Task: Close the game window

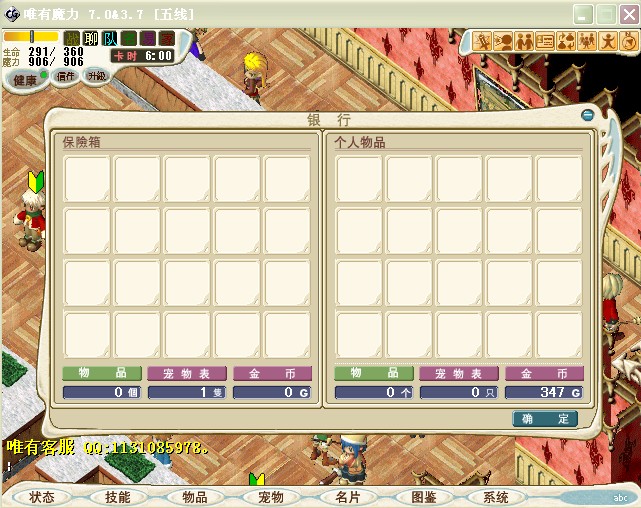Action: point(628,14)
